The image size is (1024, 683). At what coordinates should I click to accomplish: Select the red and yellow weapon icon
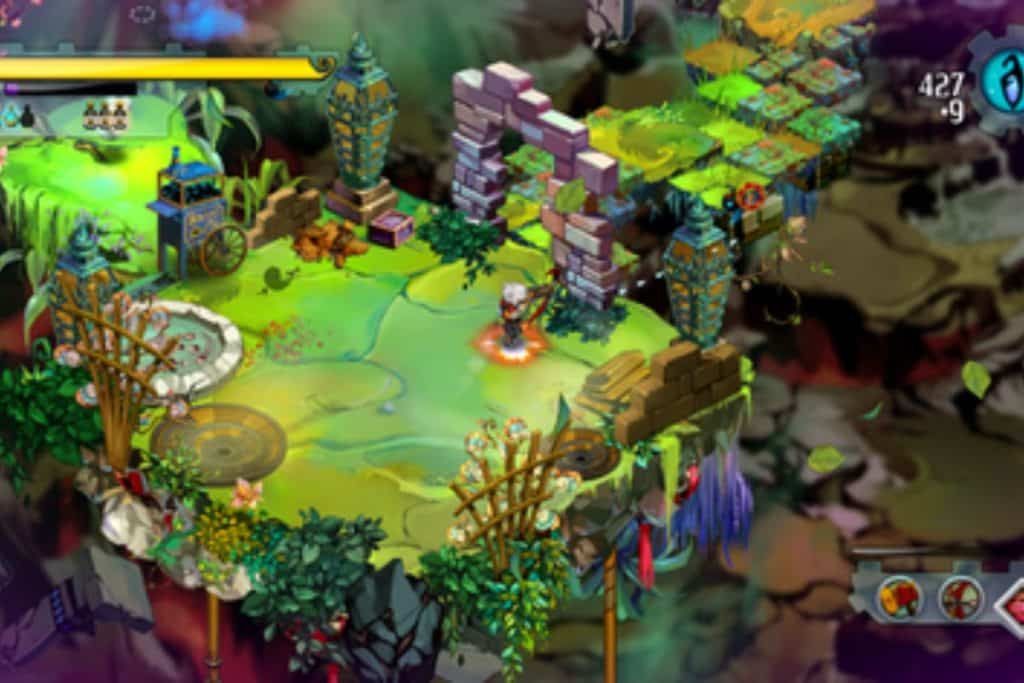click(x=898, y=599)
